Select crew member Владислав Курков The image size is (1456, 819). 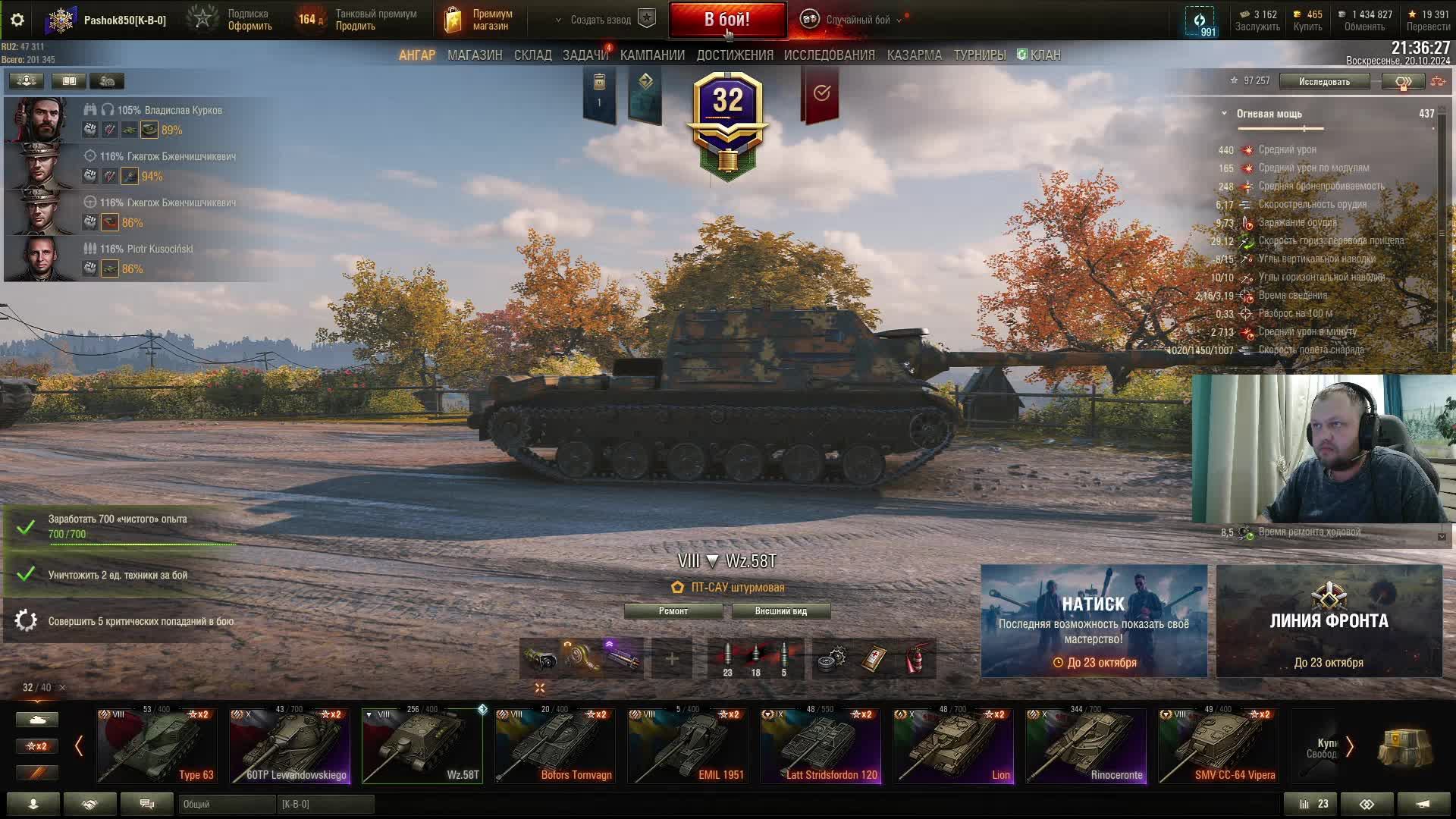[x=42, y=120]
